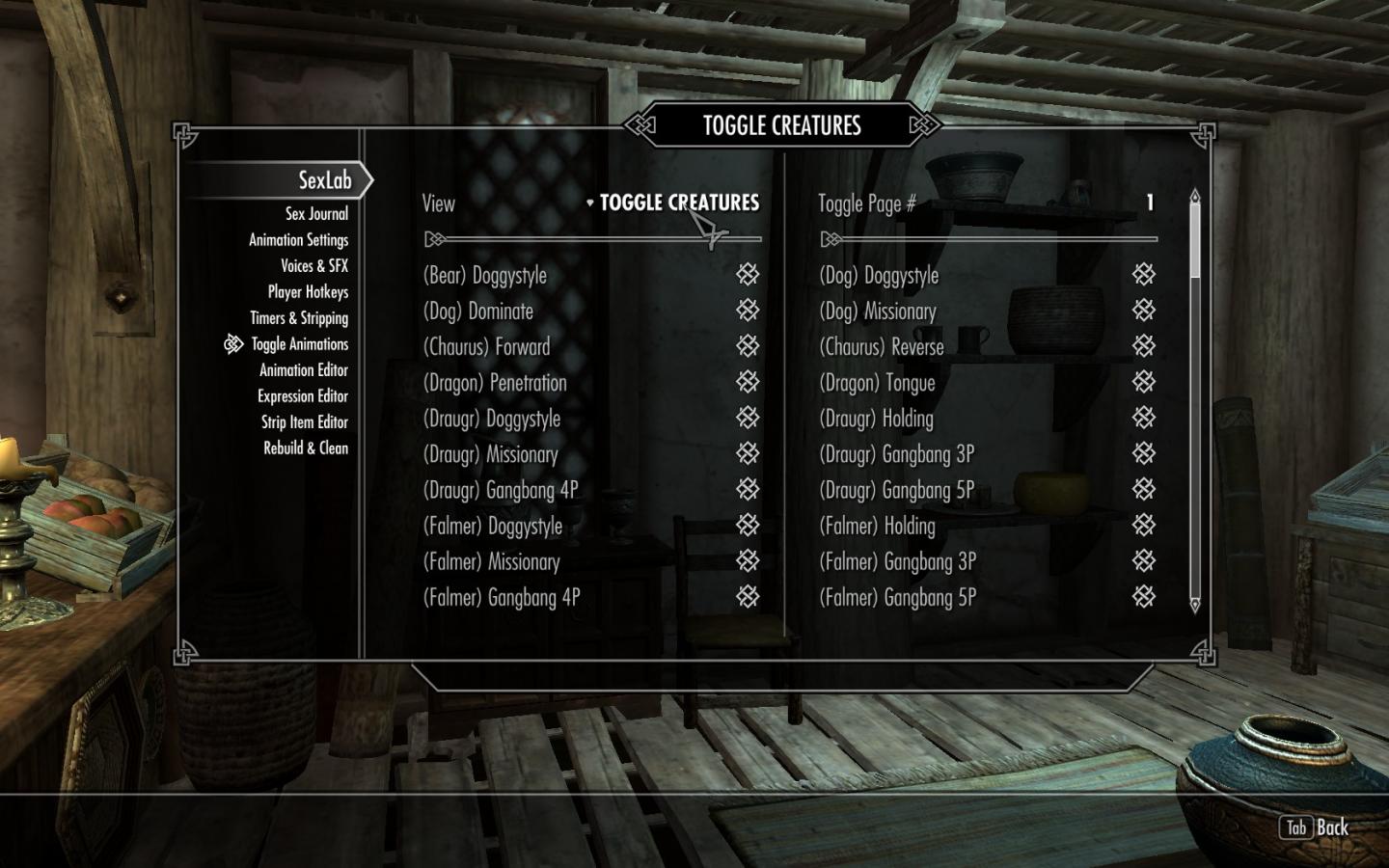Open Timers & Stripping options
Image resolution: width=1389 pixels, height=868 pixels.
299,318
